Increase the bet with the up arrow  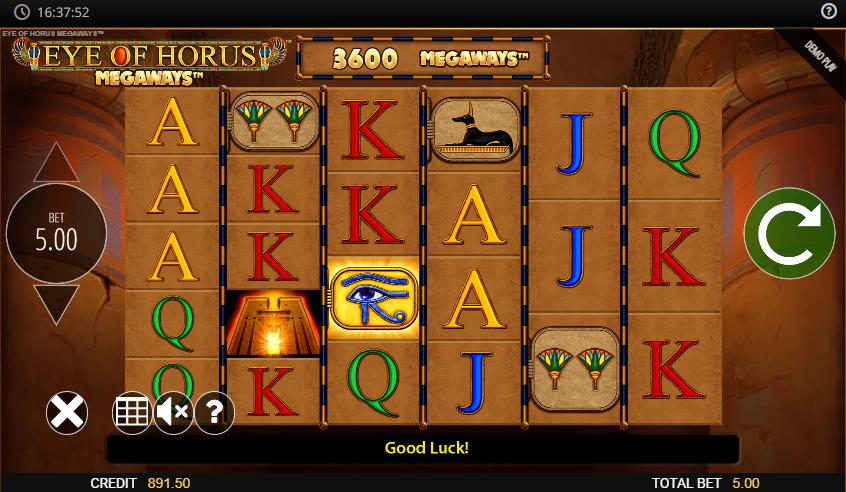(x=56, y=163)
